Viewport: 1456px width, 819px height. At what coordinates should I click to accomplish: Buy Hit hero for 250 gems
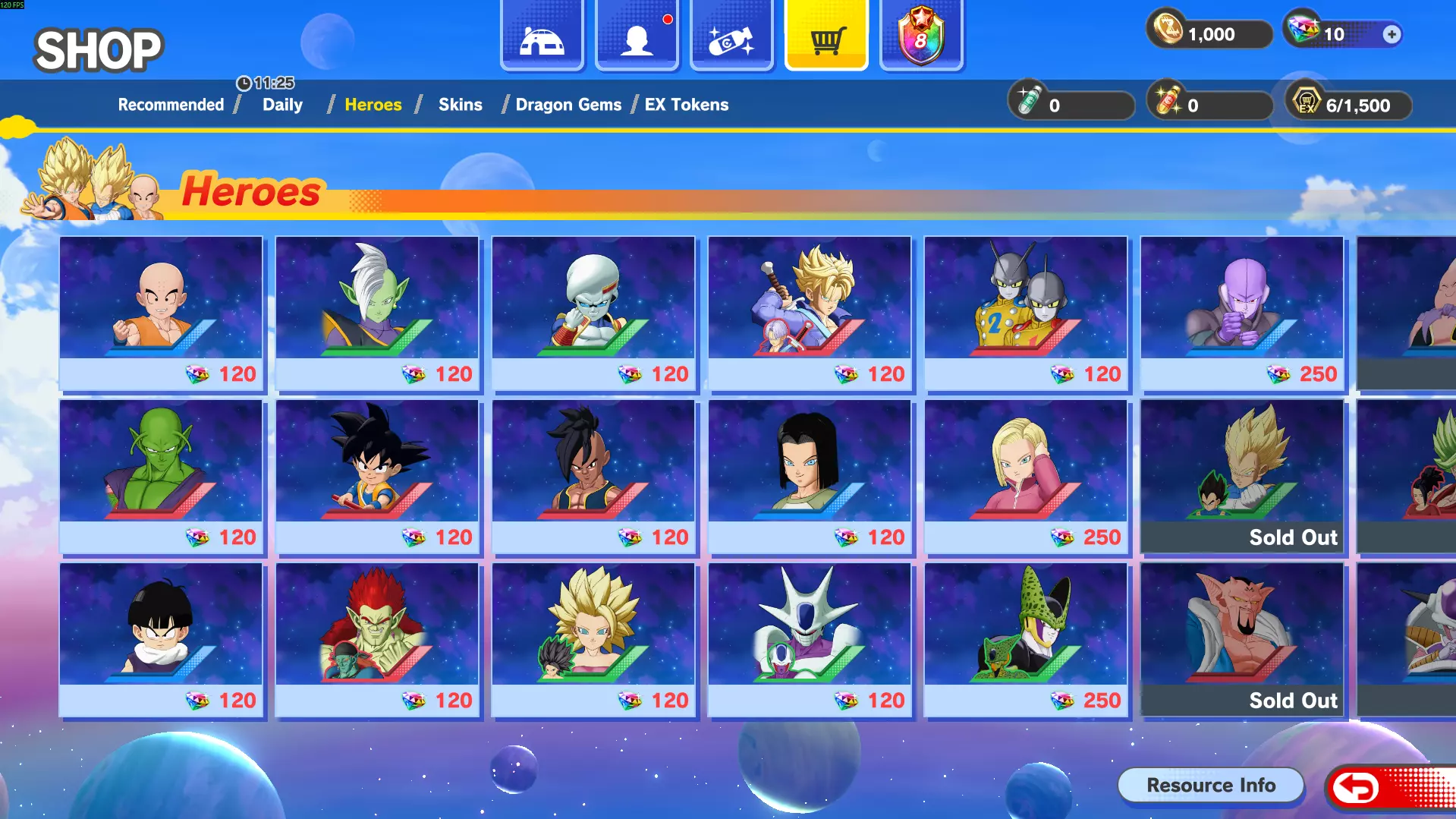pos(1242,313)
